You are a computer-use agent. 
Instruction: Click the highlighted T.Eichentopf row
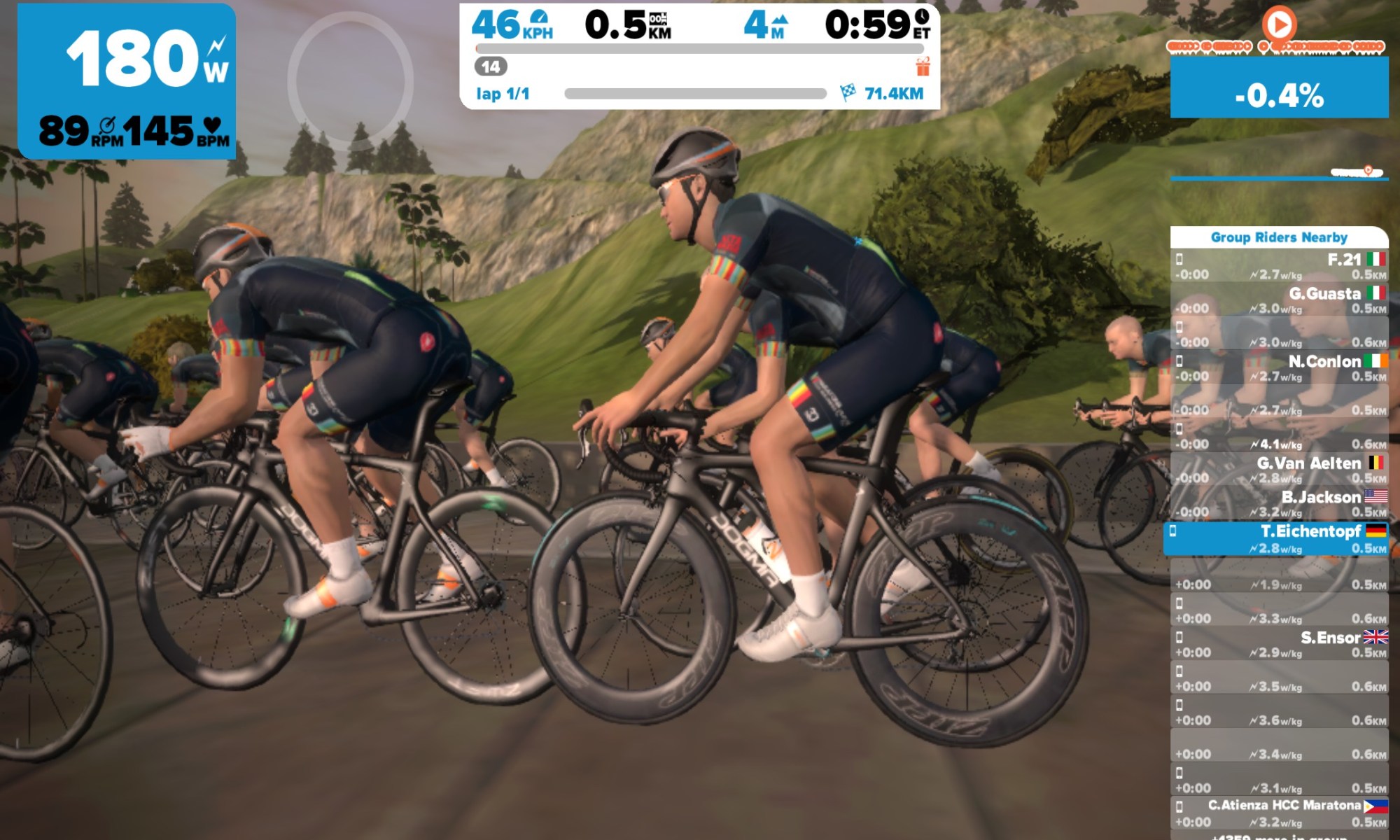tap(1275, 538)
